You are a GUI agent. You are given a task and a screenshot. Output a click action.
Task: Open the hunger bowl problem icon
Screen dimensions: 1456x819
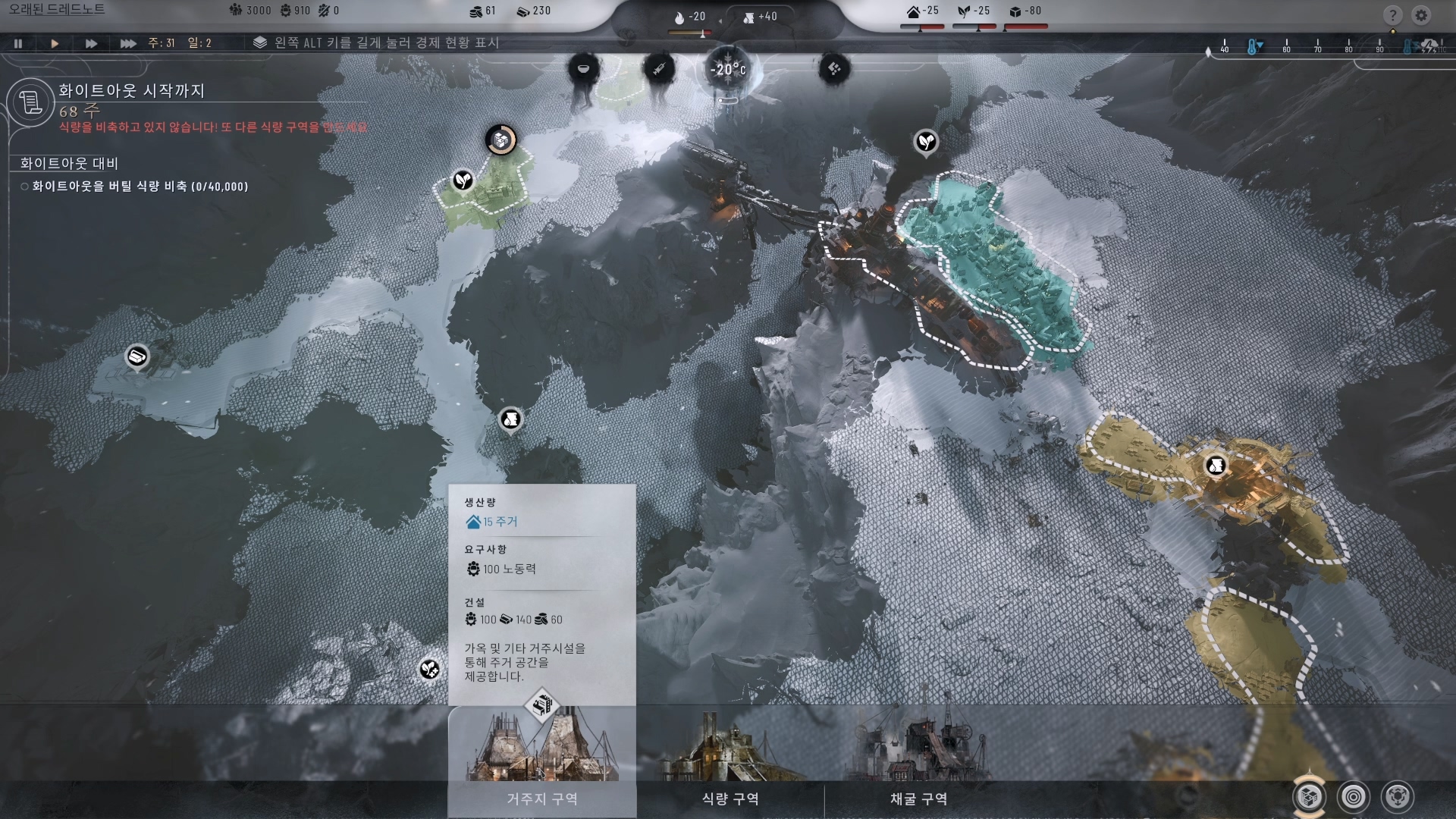pos(583,69)
